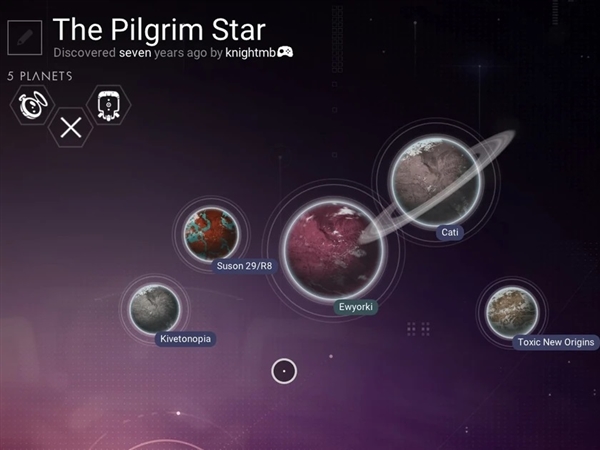Select planet Toxic New Origins
600x450 pixels.
point(511,309)
